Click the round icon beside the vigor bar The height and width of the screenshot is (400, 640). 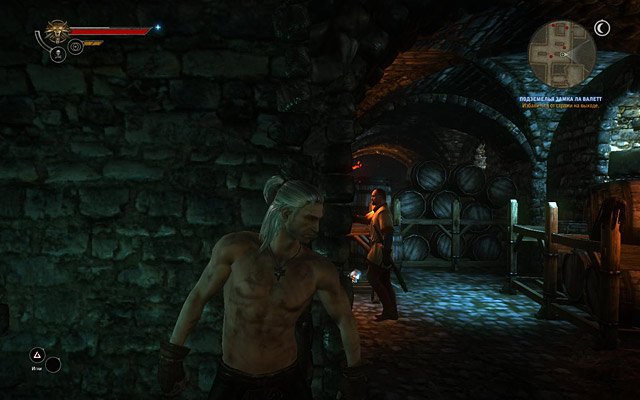coord(75,46)
